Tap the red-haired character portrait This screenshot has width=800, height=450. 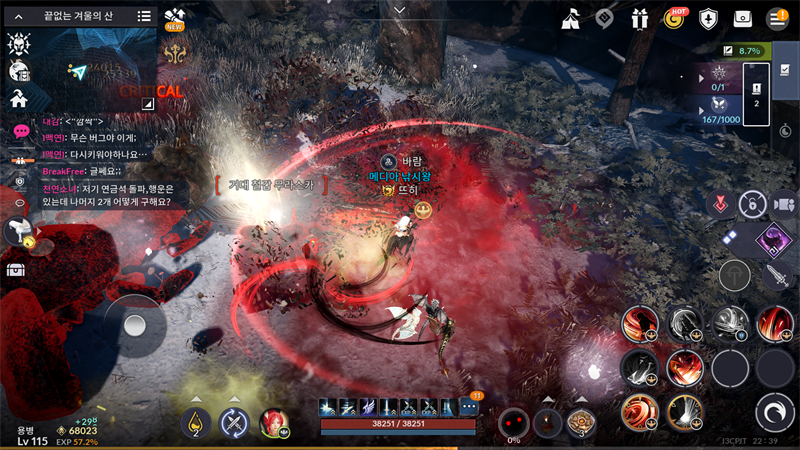[x=272, y=423]
